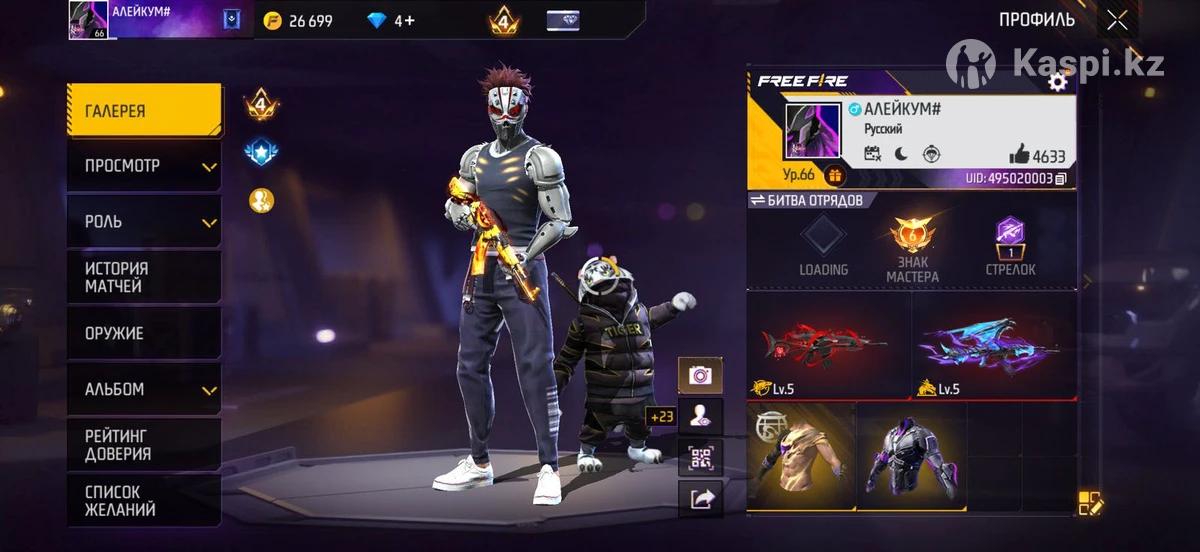Click the gold coins balance
Image resolution: width=1200 pixels, height=552 pixels.
click(x=299, y=21)
